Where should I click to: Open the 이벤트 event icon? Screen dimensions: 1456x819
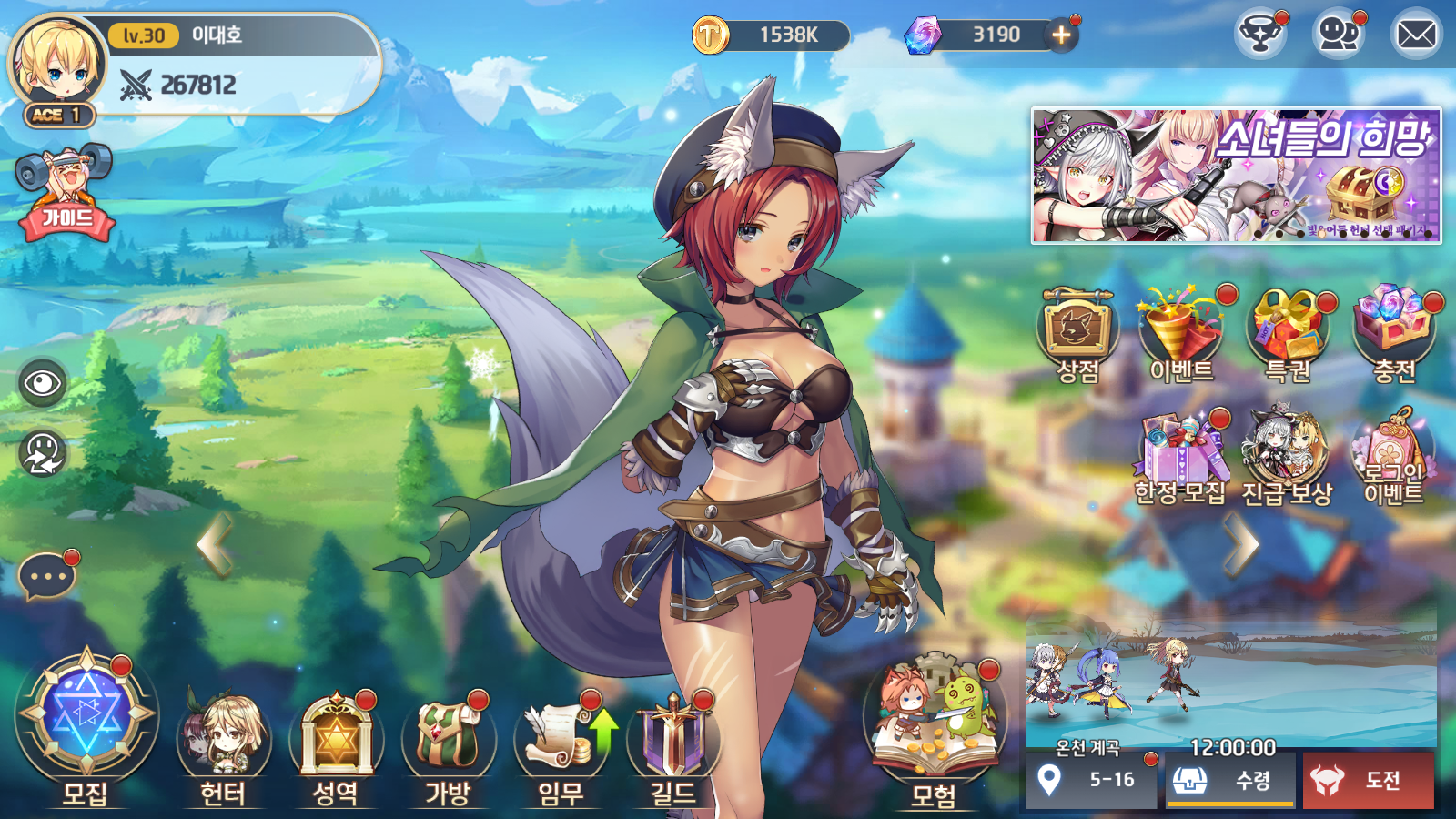point(1182,332)
